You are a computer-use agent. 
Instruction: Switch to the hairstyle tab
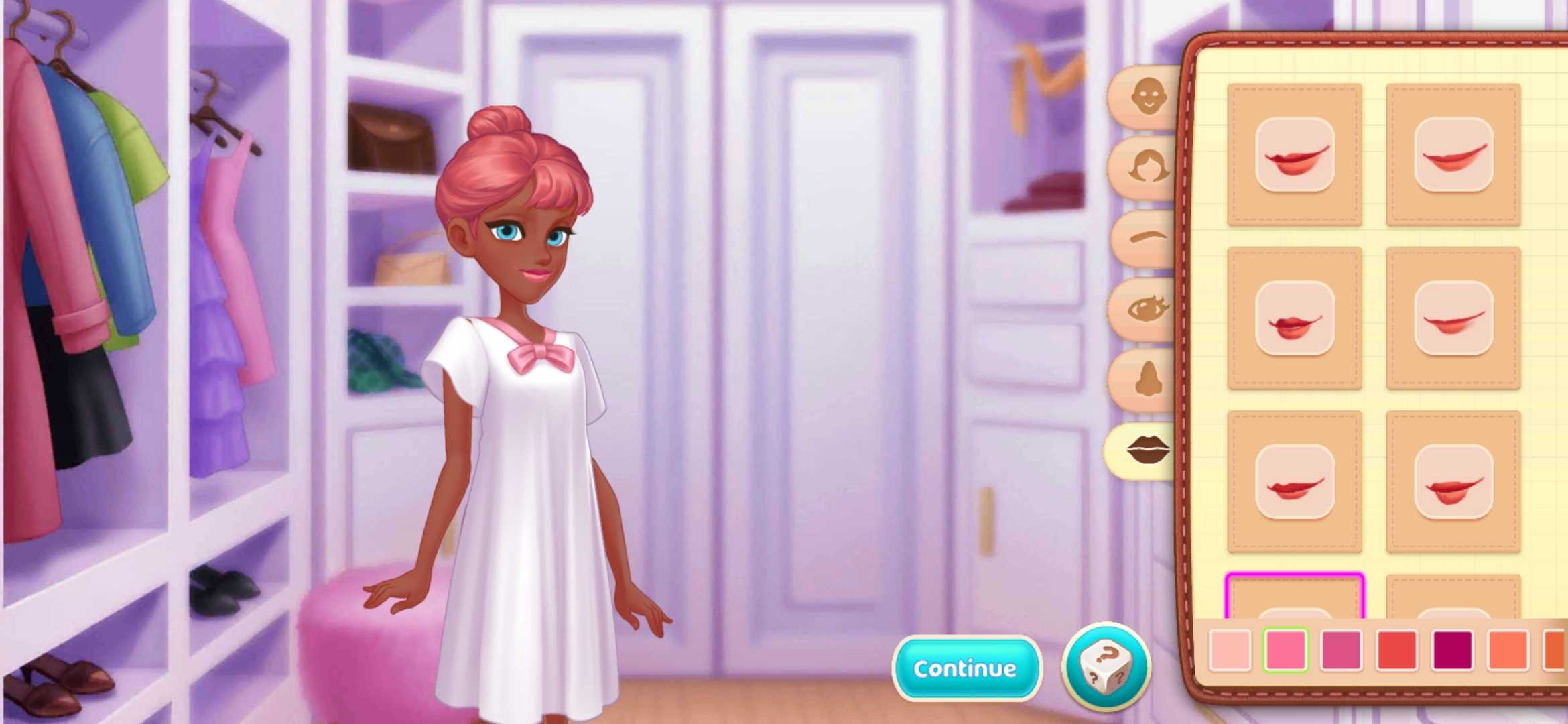pos(1148,167)
